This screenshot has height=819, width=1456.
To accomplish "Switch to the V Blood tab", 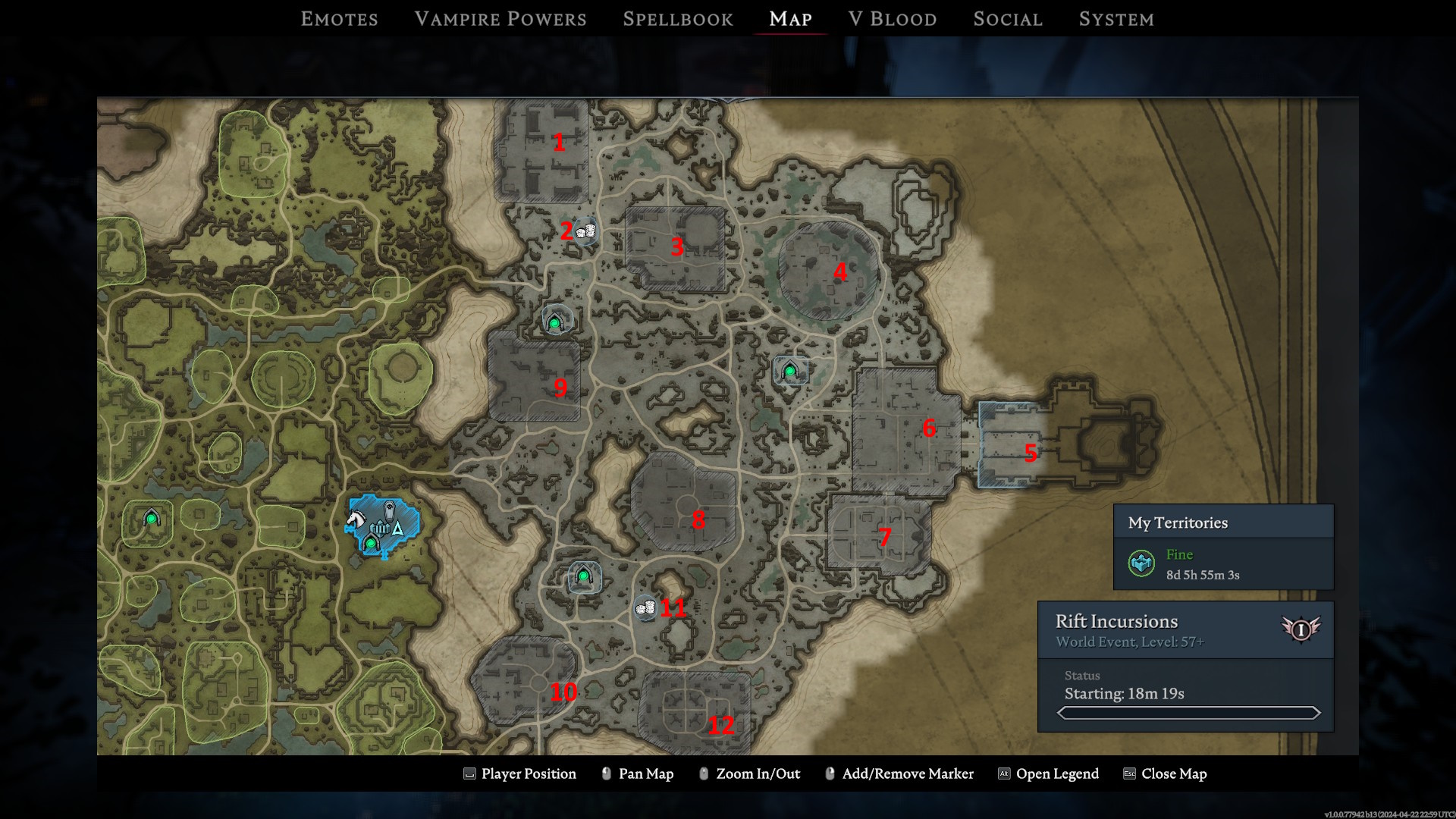I will (893, 18).
